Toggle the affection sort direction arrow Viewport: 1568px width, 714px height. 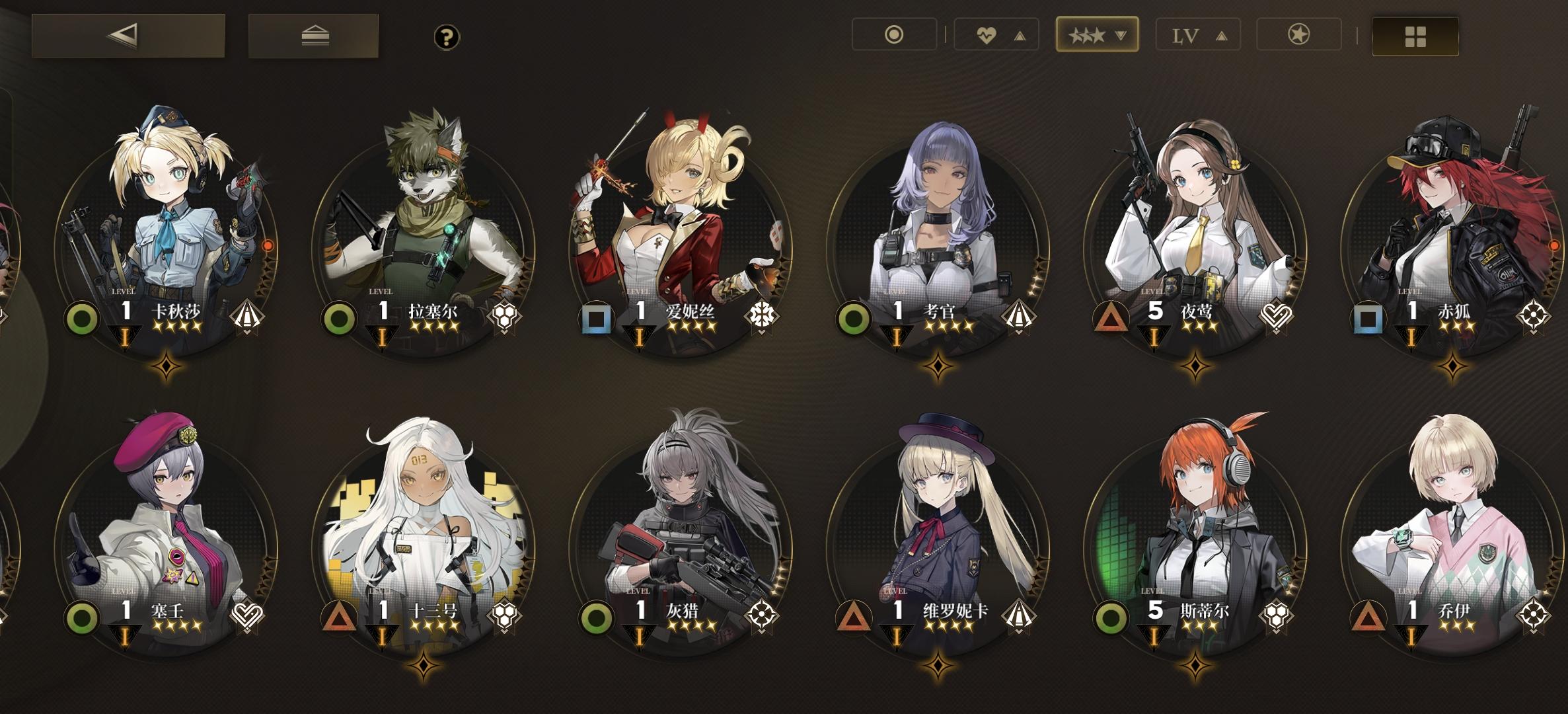1021,35
